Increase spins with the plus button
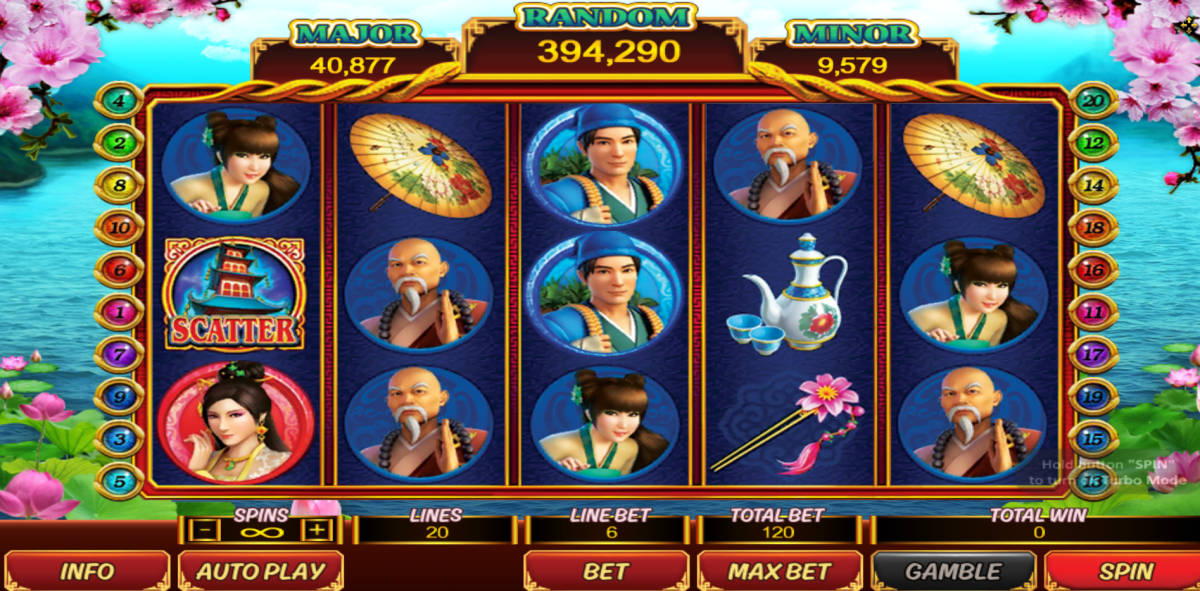 317,530
